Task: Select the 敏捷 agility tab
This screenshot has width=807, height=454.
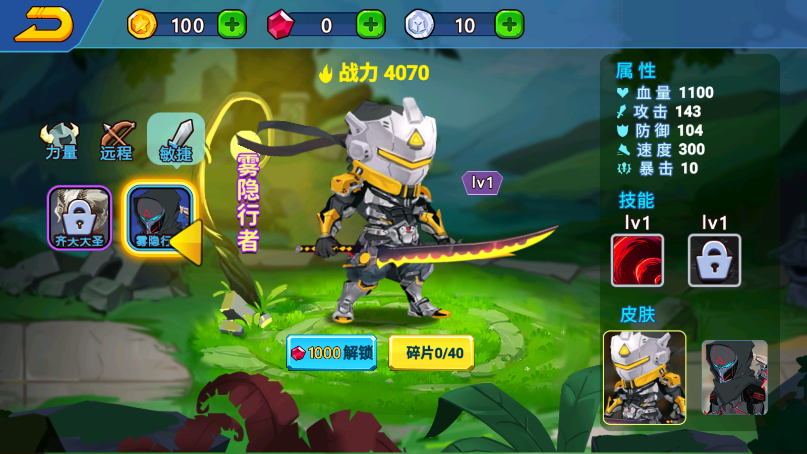Action: [176, 139]
